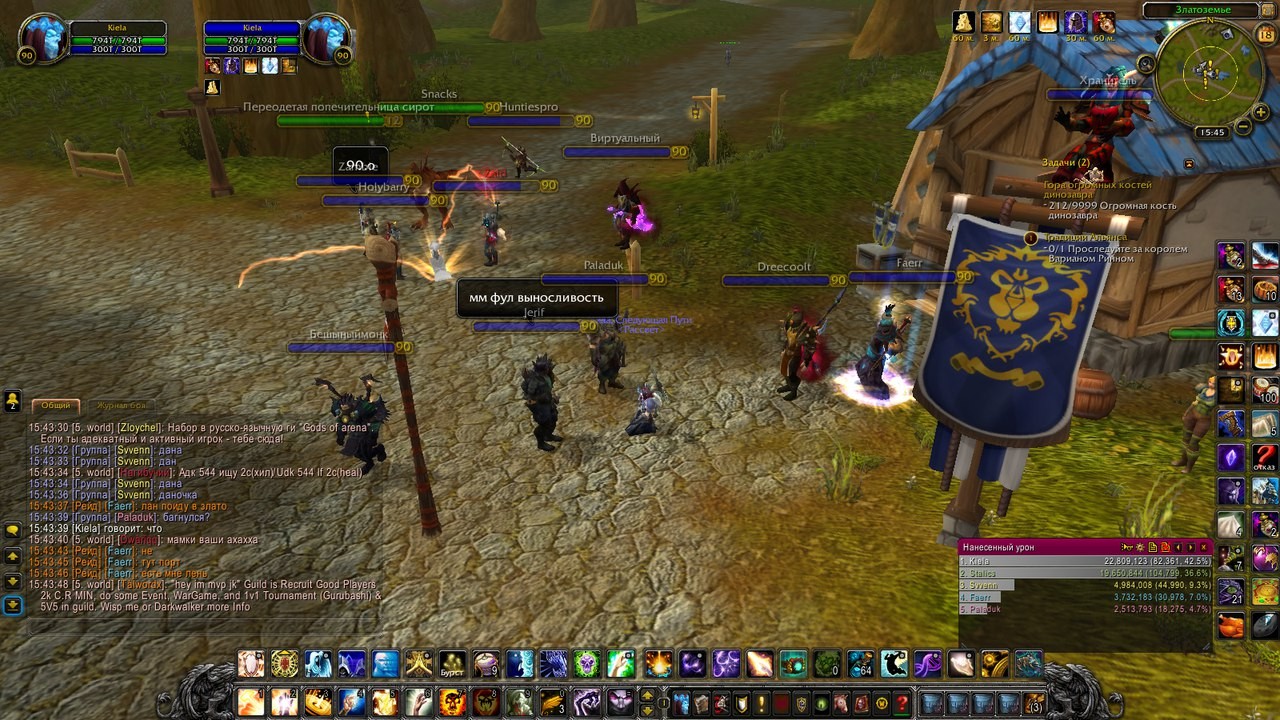Activate the Бурст macro ability
Image resolution: width=1280 pixels, height=720 pixels.
[x=453, y=663]
